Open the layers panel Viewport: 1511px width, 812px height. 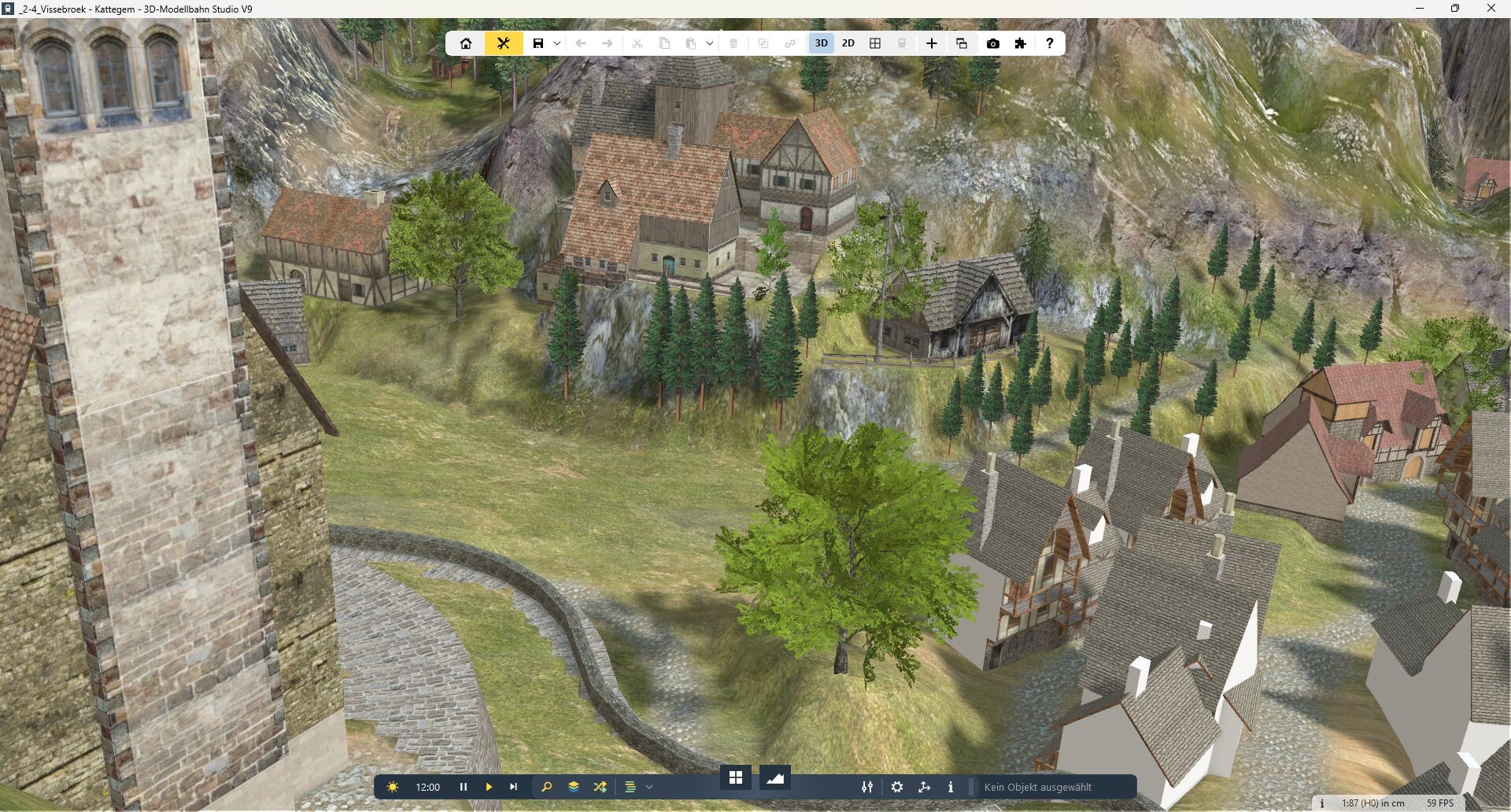[x=574, y=787]
